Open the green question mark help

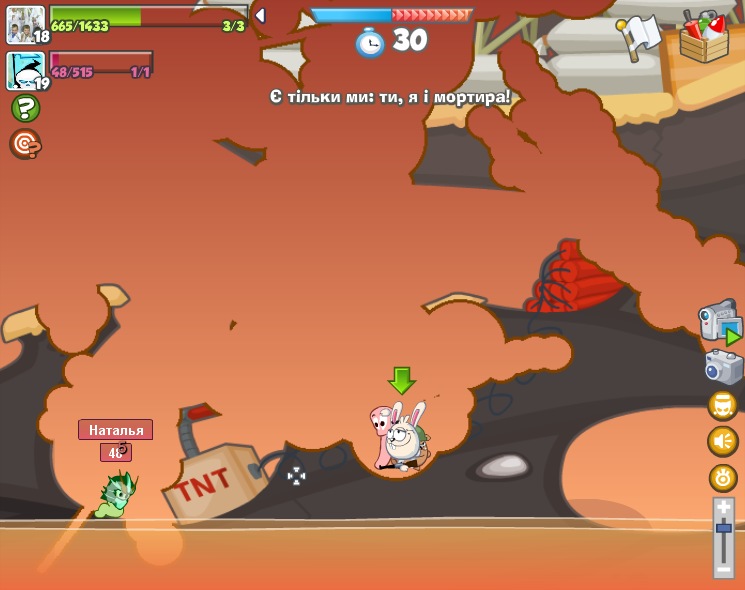pos(25,108)
